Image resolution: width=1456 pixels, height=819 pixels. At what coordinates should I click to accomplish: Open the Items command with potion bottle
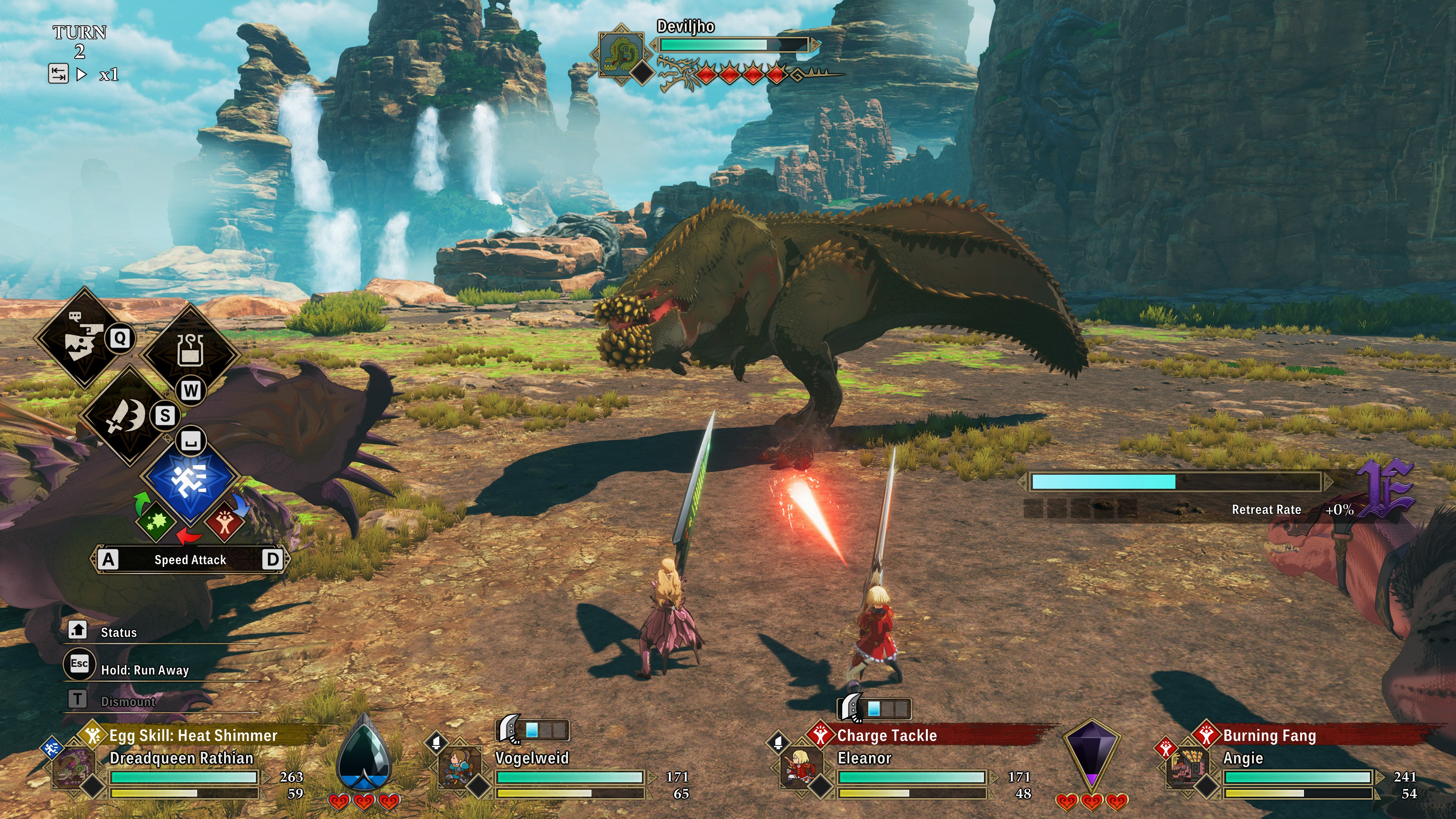pos(190,350)
